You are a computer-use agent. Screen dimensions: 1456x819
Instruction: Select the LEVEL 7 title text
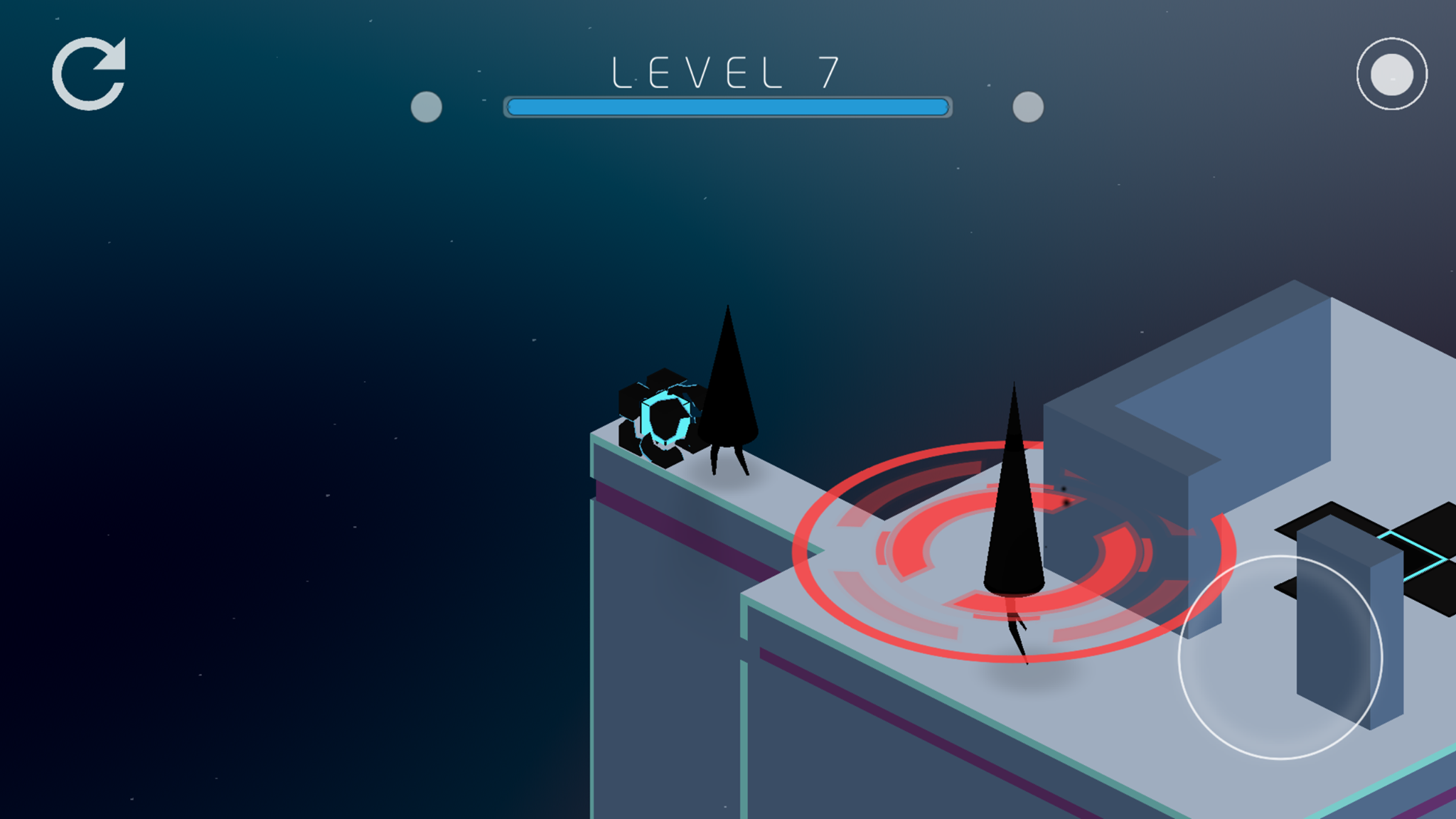click(x=725, y=70)
